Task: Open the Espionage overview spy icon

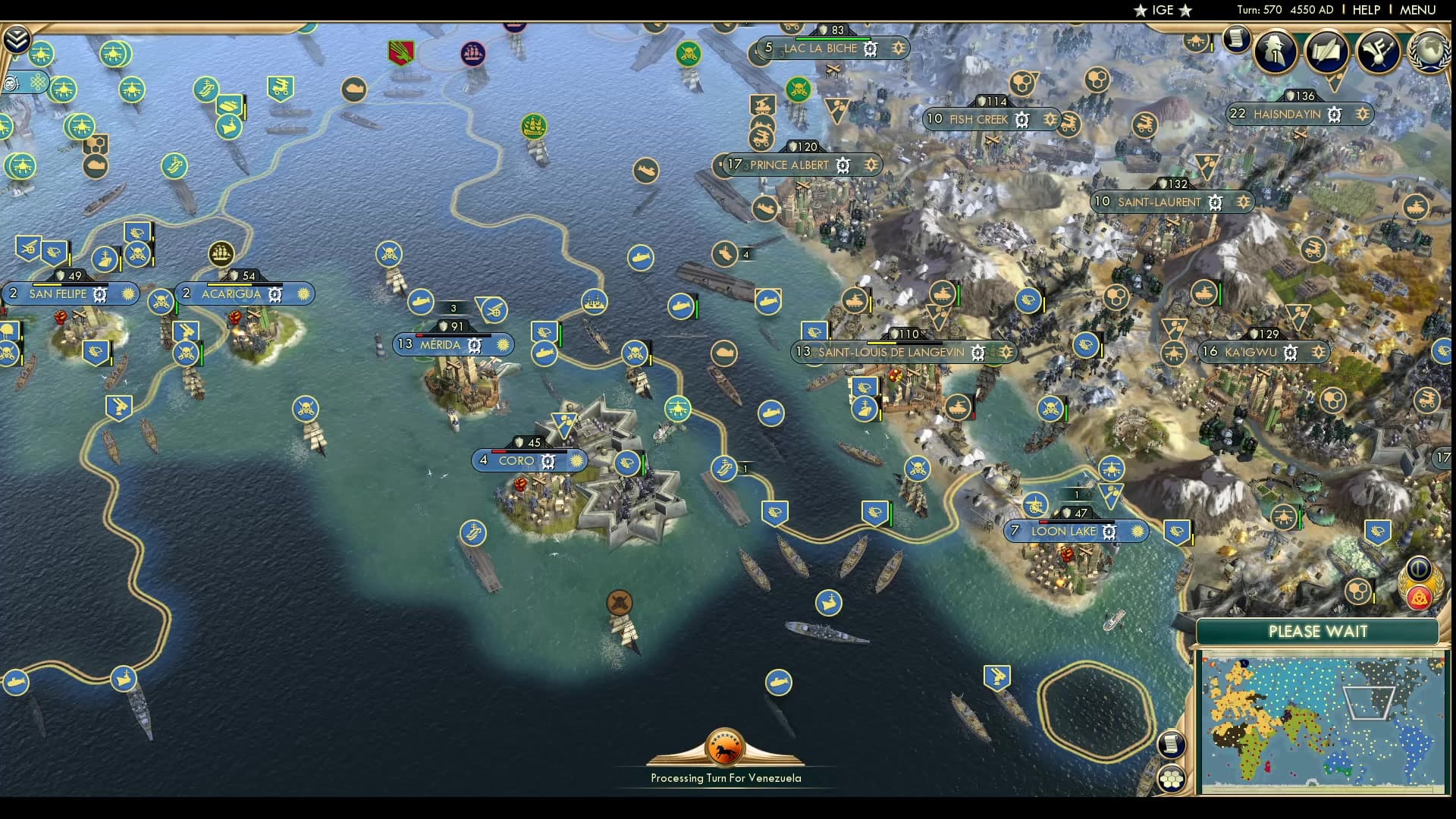Action: coord(1274,52)
